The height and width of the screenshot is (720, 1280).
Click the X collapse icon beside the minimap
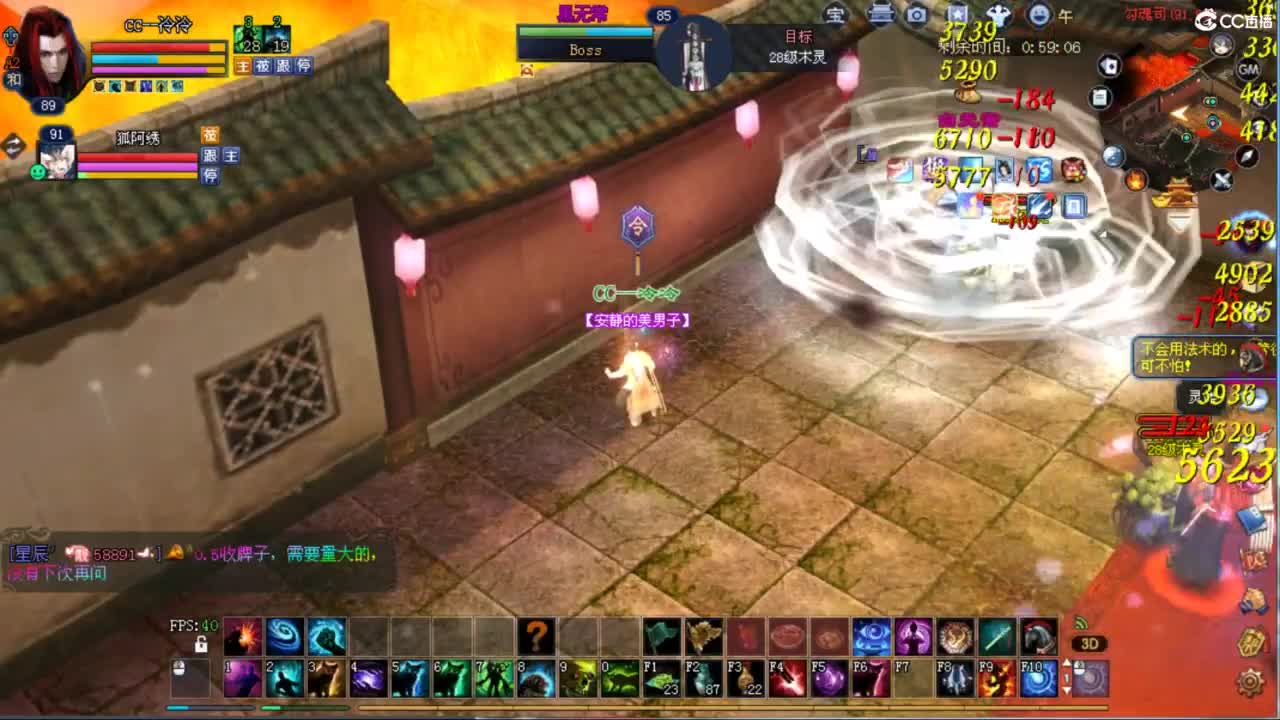(1222, 179)
